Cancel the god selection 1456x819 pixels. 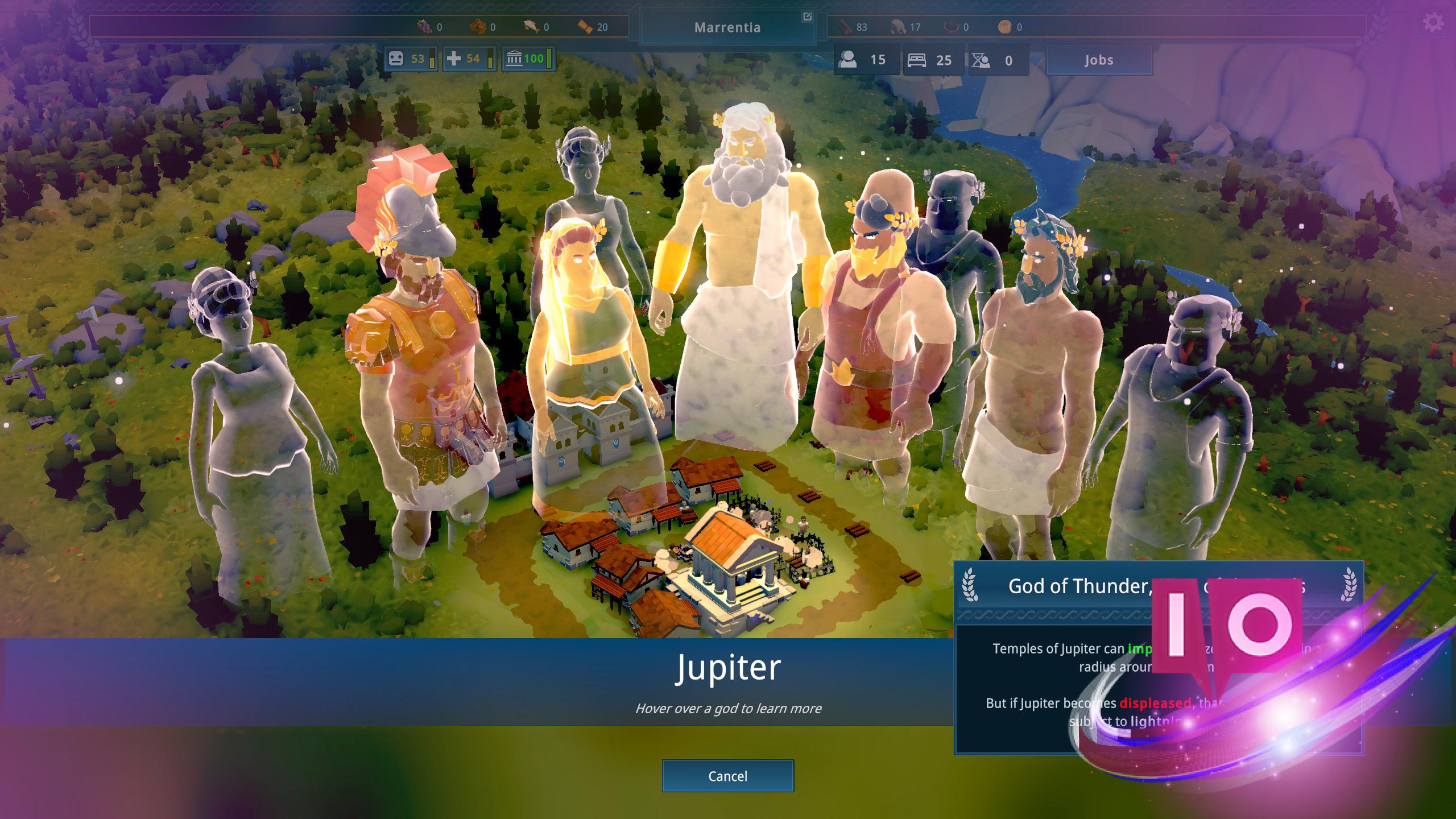[727, 776]
